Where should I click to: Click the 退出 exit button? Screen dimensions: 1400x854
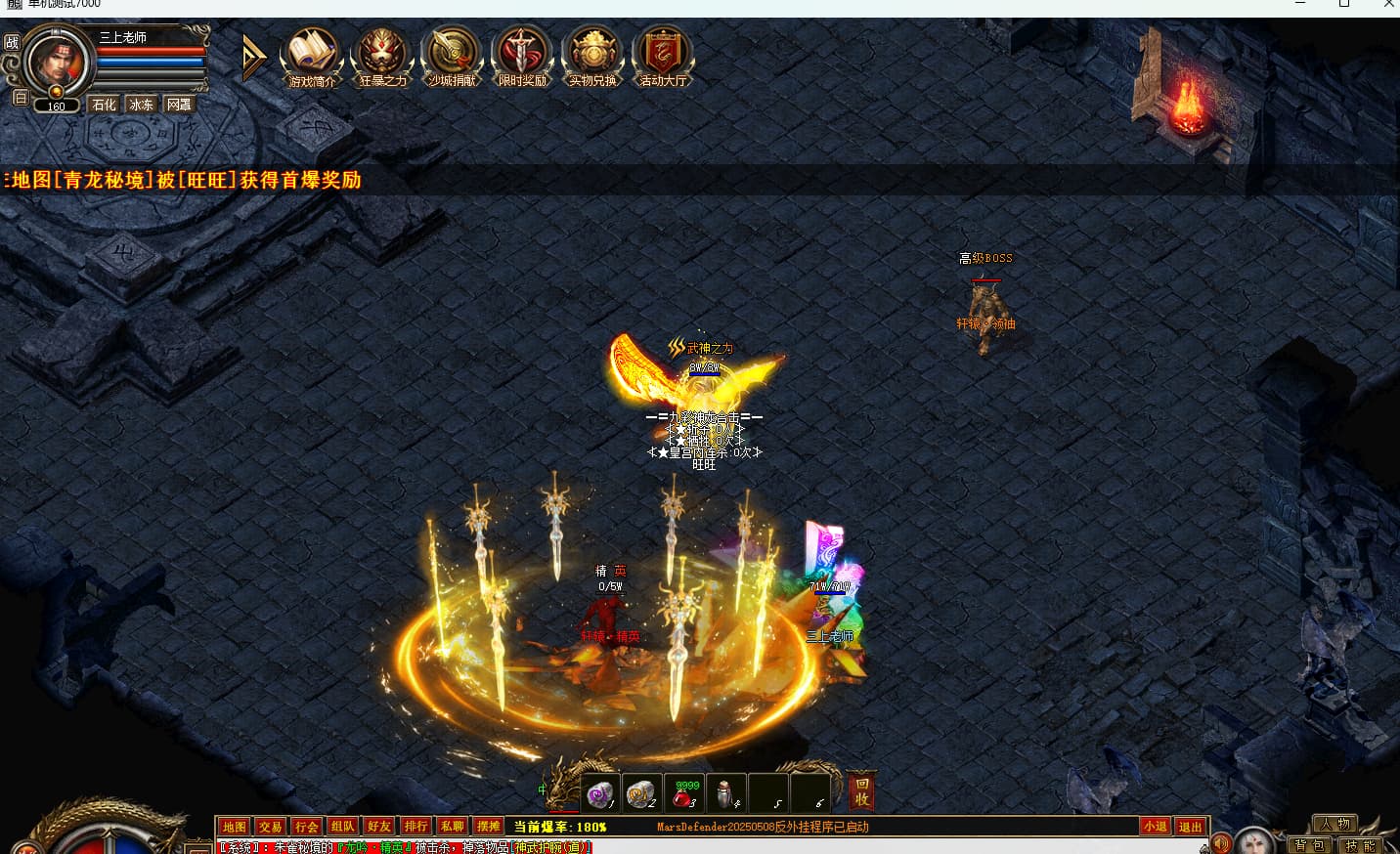click(x=1190, y=827)
